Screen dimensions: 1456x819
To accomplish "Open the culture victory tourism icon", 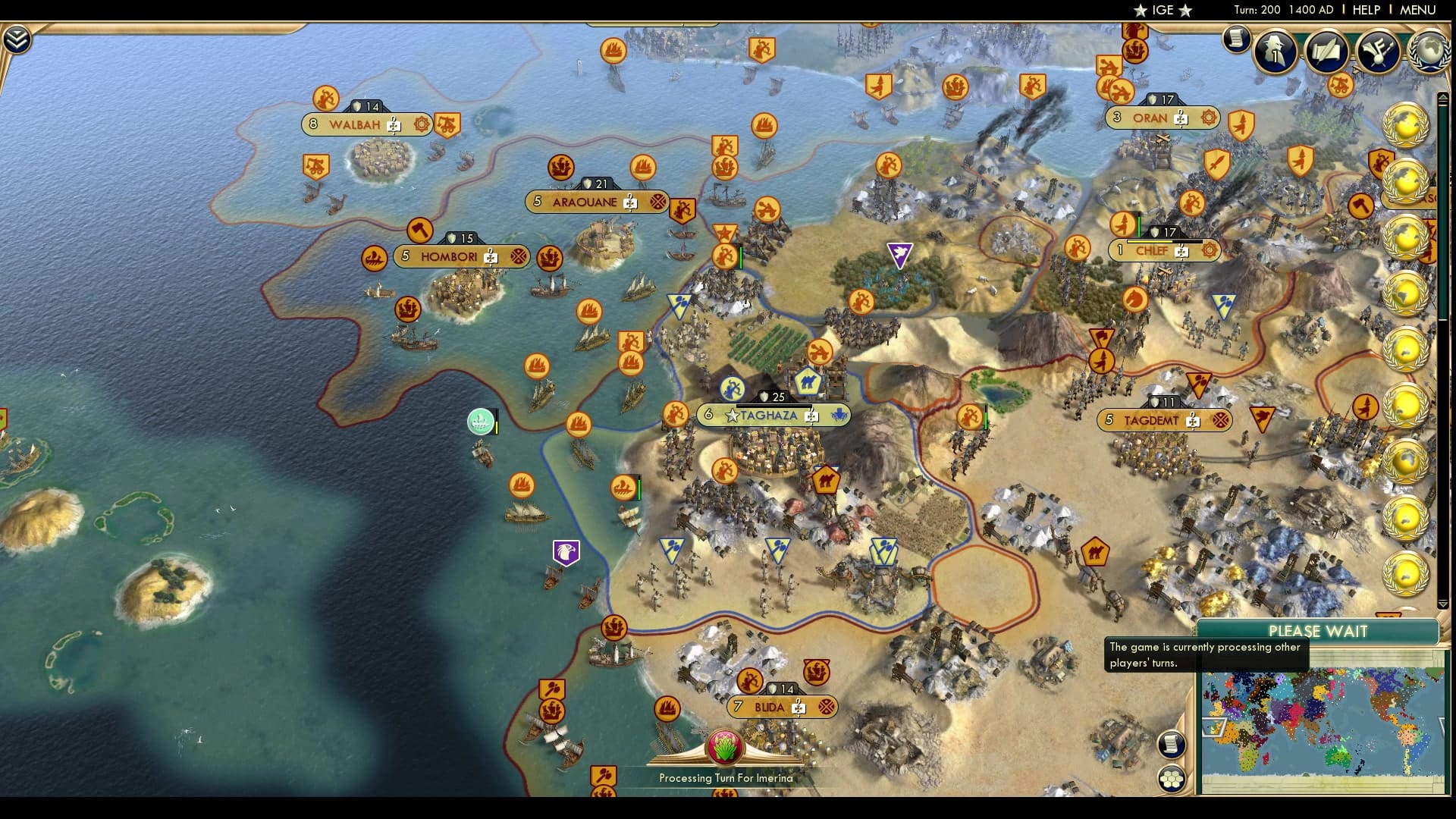I will [1380, 51].
